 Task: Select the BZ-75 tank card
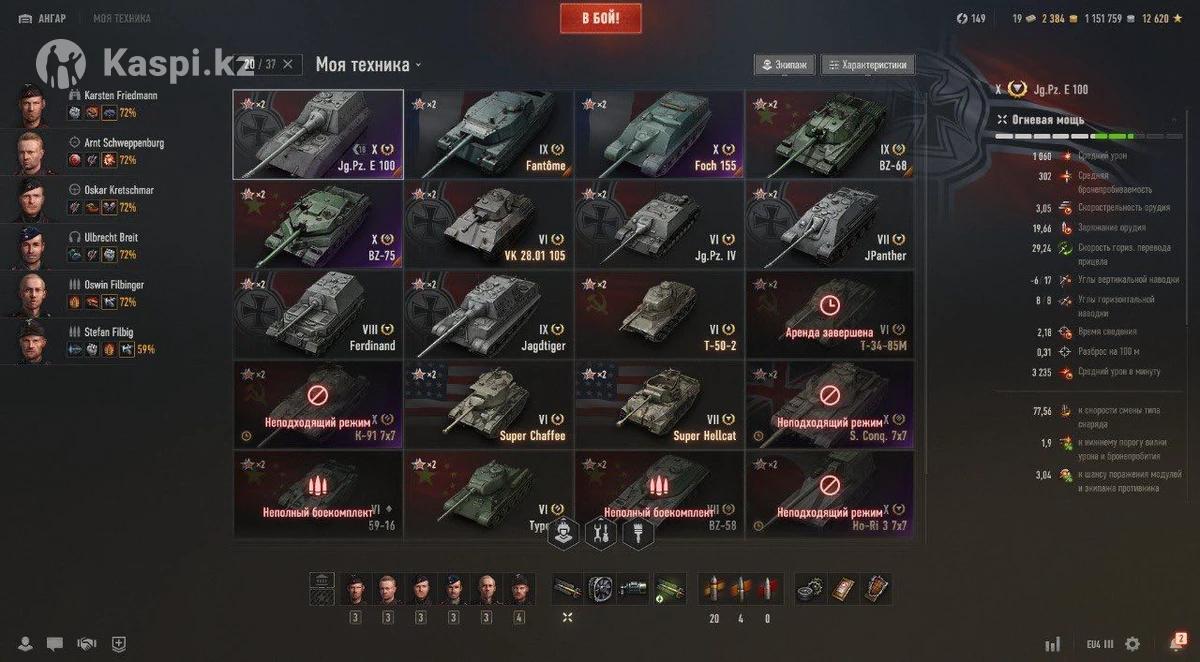318,224
